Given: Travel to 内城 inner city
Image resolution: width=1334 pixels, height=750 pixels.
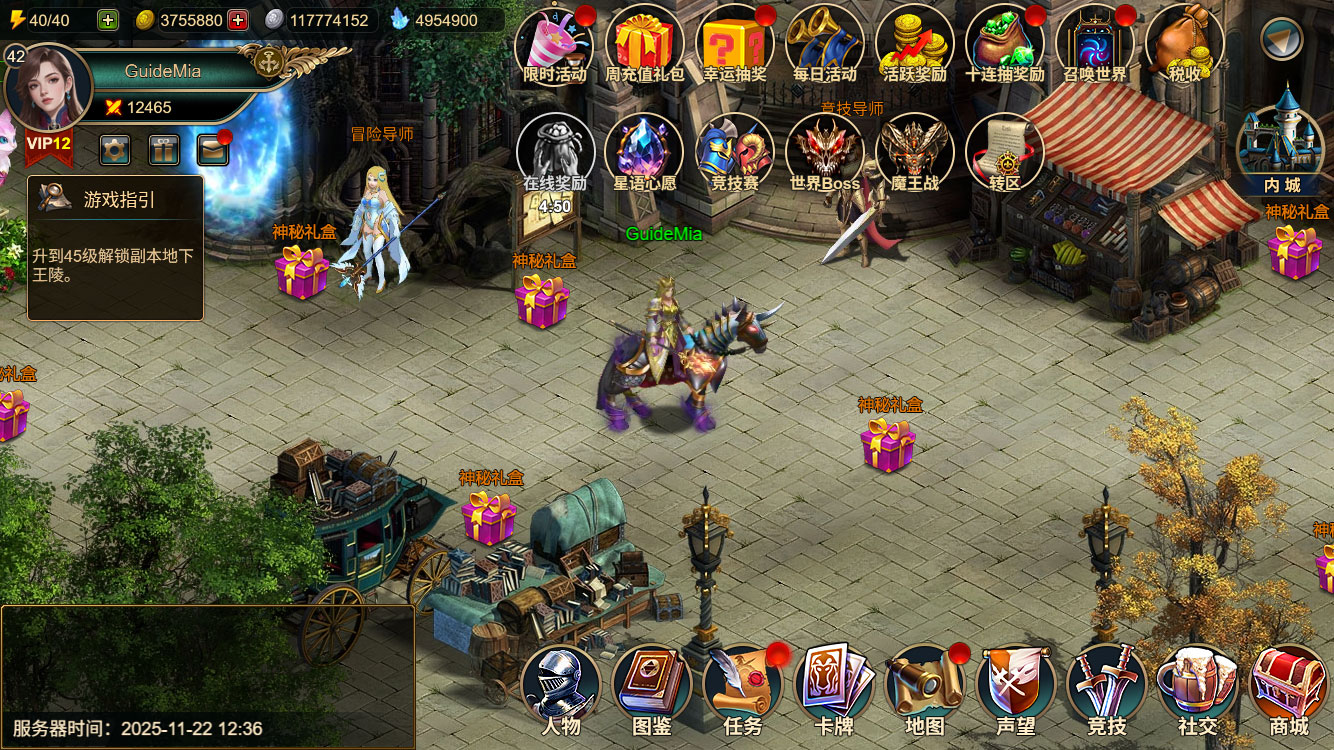Looking at the screenshot, I should pyautogui.click(x=1281, y=150).
